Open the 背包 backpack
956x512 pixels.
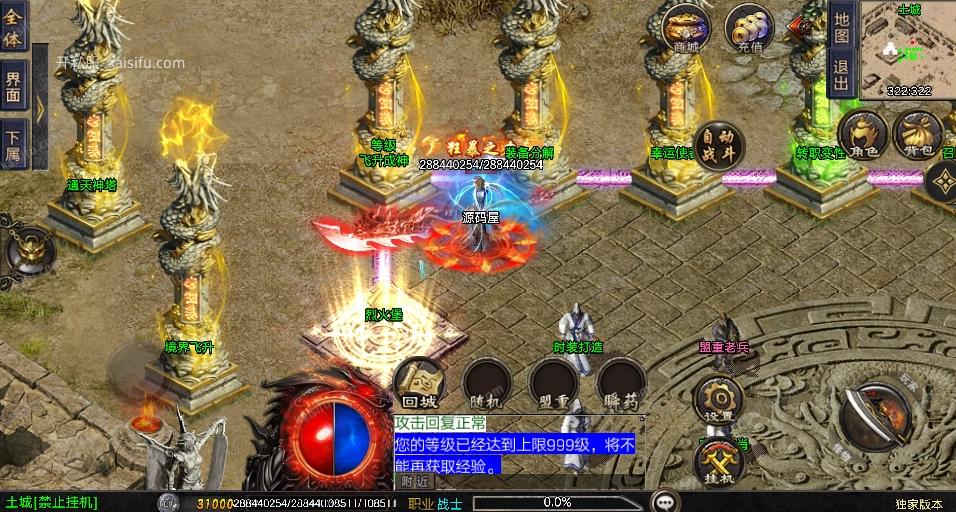(916, 134)
